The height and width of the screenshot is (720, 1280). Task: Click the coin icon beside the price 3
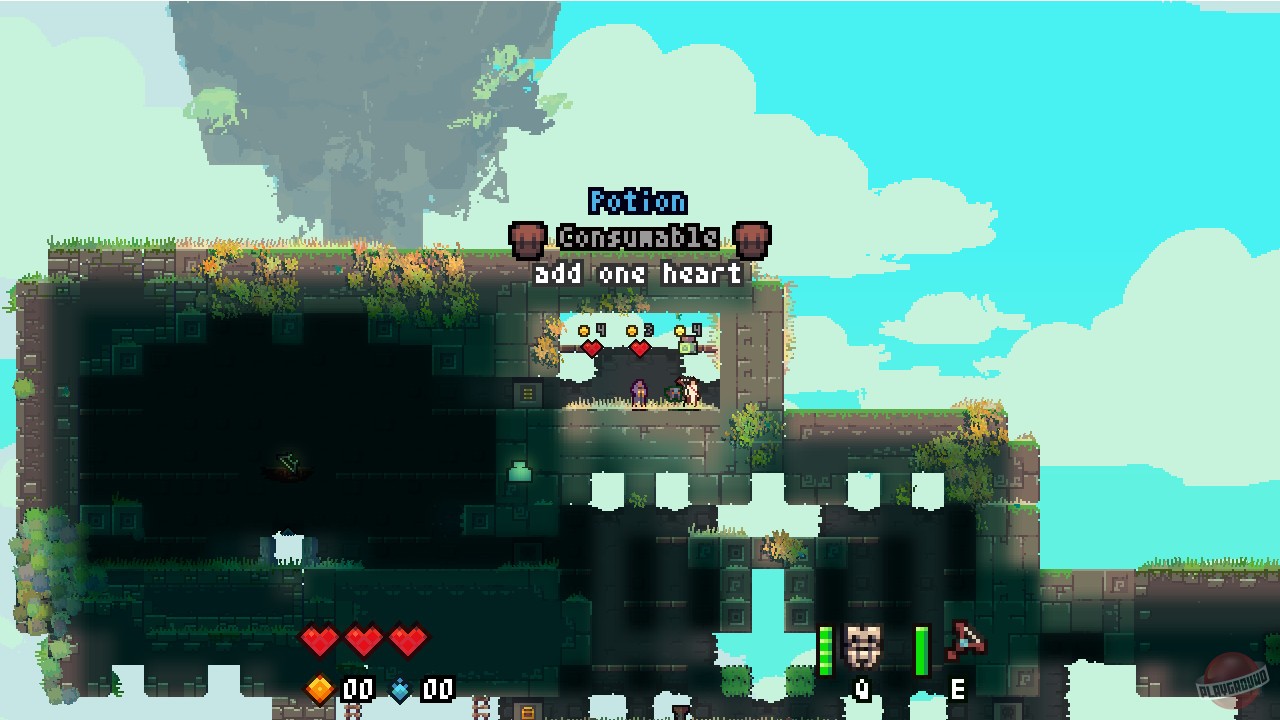(630, 330)
